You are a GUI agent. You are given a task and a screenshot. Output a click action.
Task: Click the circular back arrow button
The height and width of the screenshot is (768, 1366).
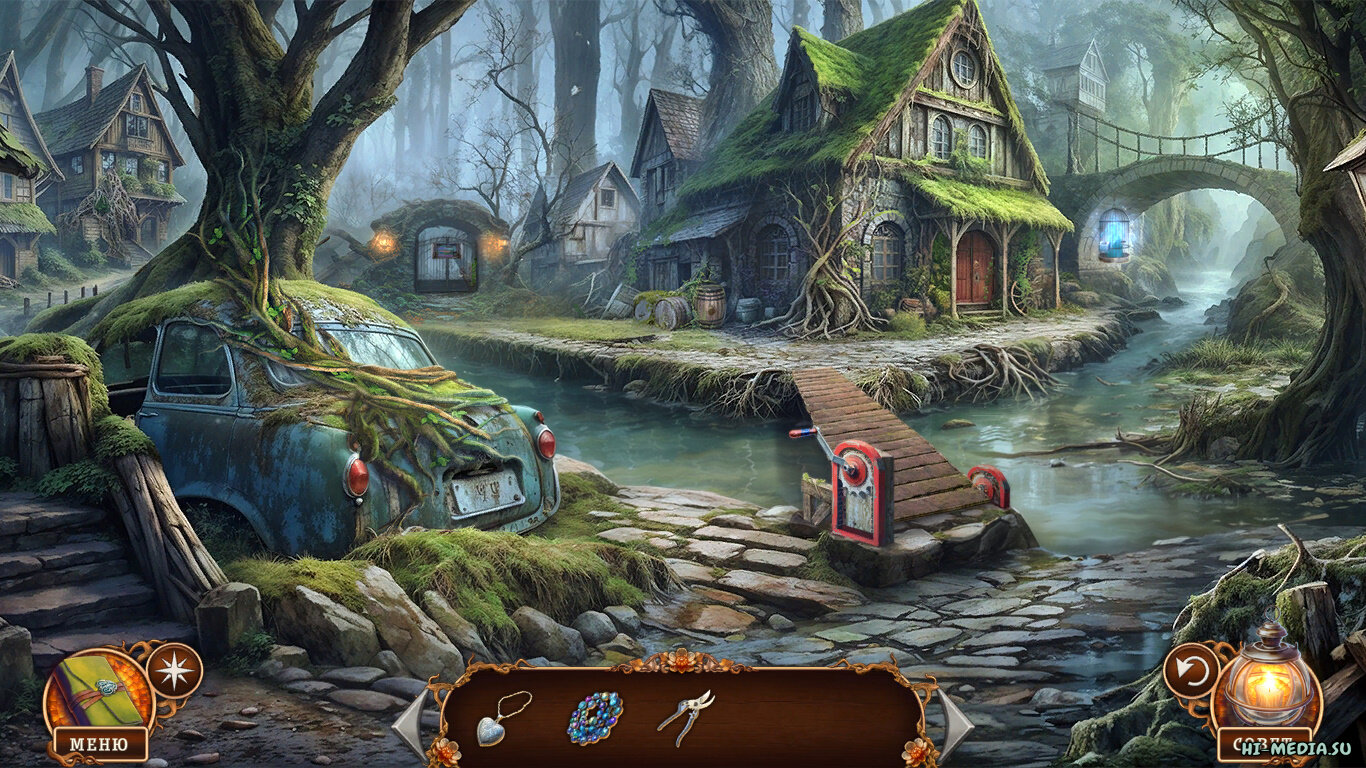pyautogui.click(x=1191, y=670)
